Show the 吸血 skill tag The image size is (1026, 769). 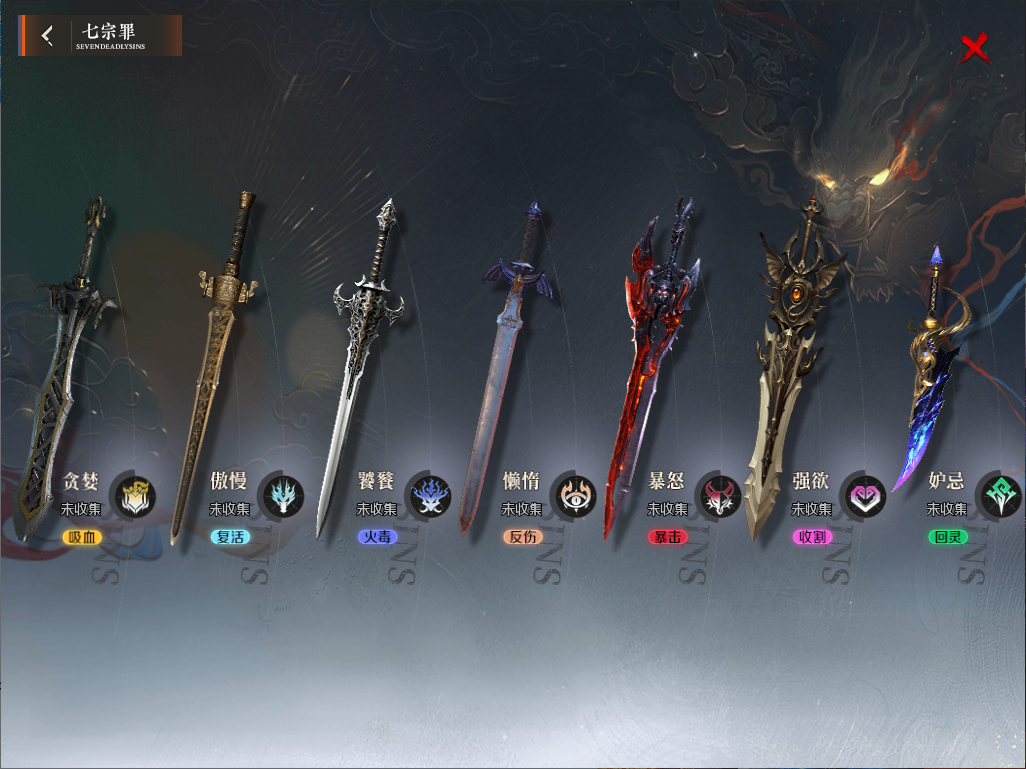82,537
